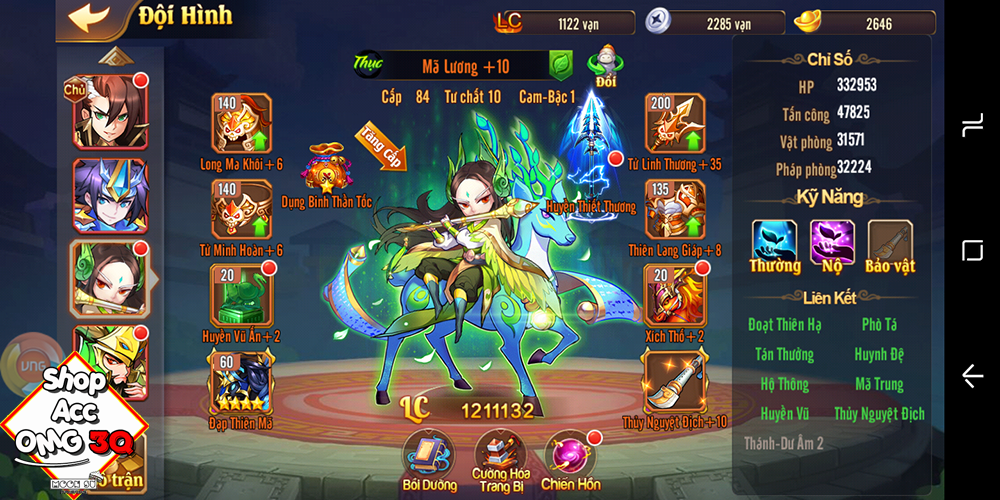The height and width of the screenshot is (500, 1000).
Task: View the Thường skill icon
Action: (775, 241)
